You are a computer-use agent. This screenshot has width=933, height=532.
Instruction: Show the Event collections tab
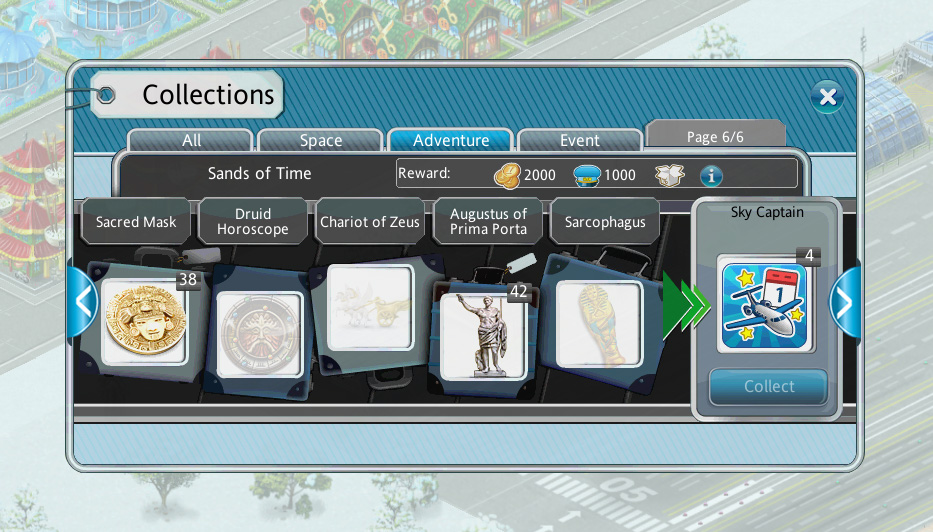pyautogui.click(x=580, y=141)
